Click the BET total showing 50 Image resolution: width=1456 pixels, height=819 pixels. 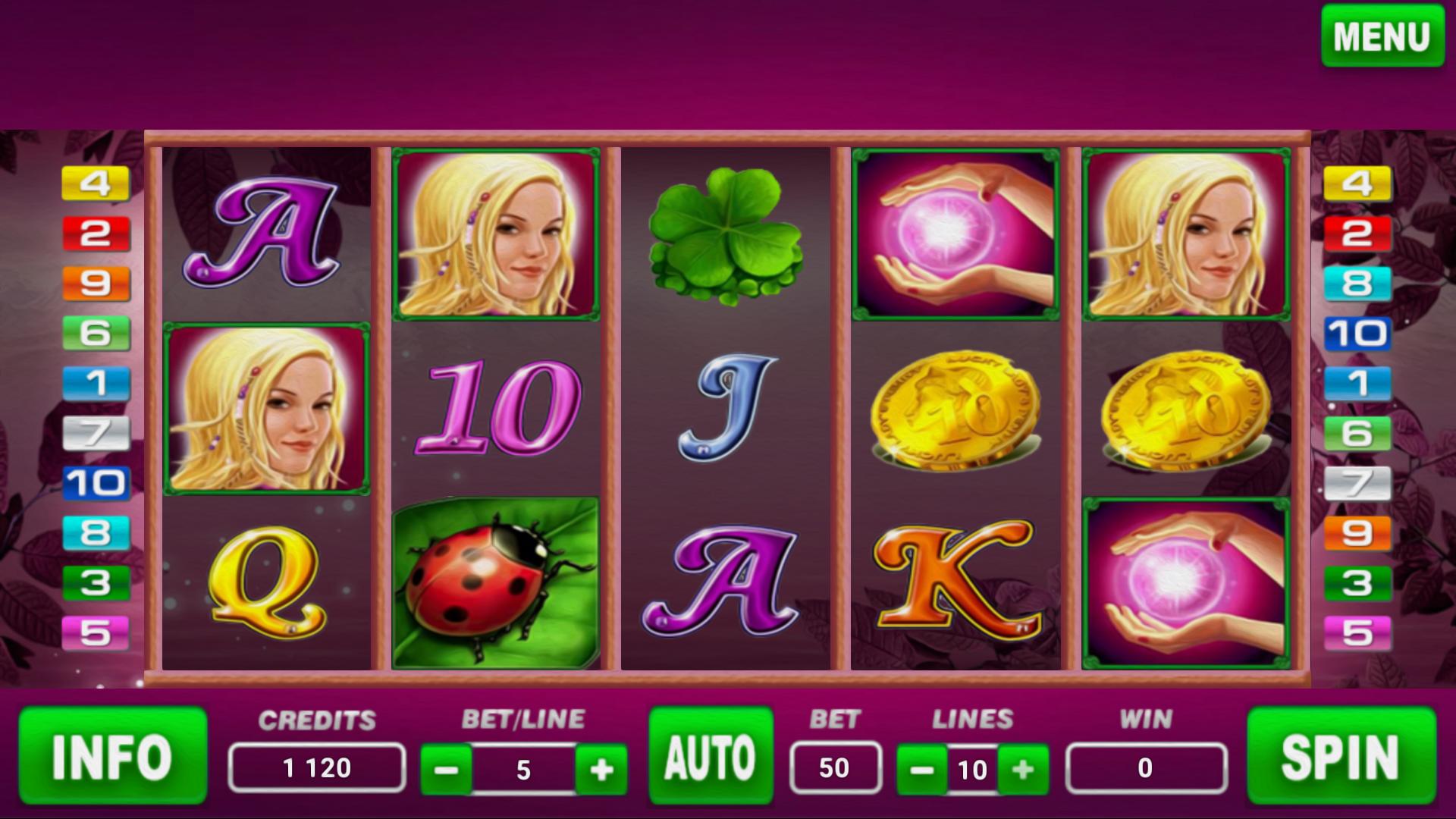coord(835,766)
